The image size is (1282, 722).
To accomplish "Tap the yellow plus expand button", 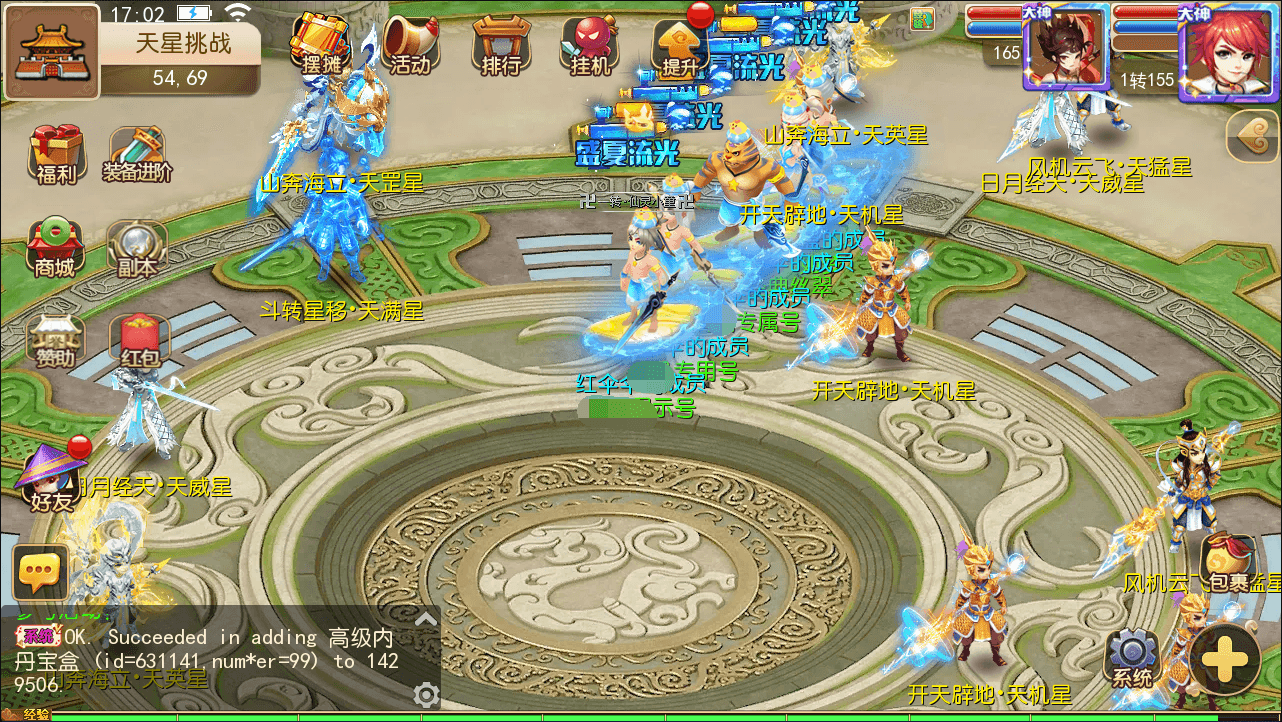I will coord(1225,660).
